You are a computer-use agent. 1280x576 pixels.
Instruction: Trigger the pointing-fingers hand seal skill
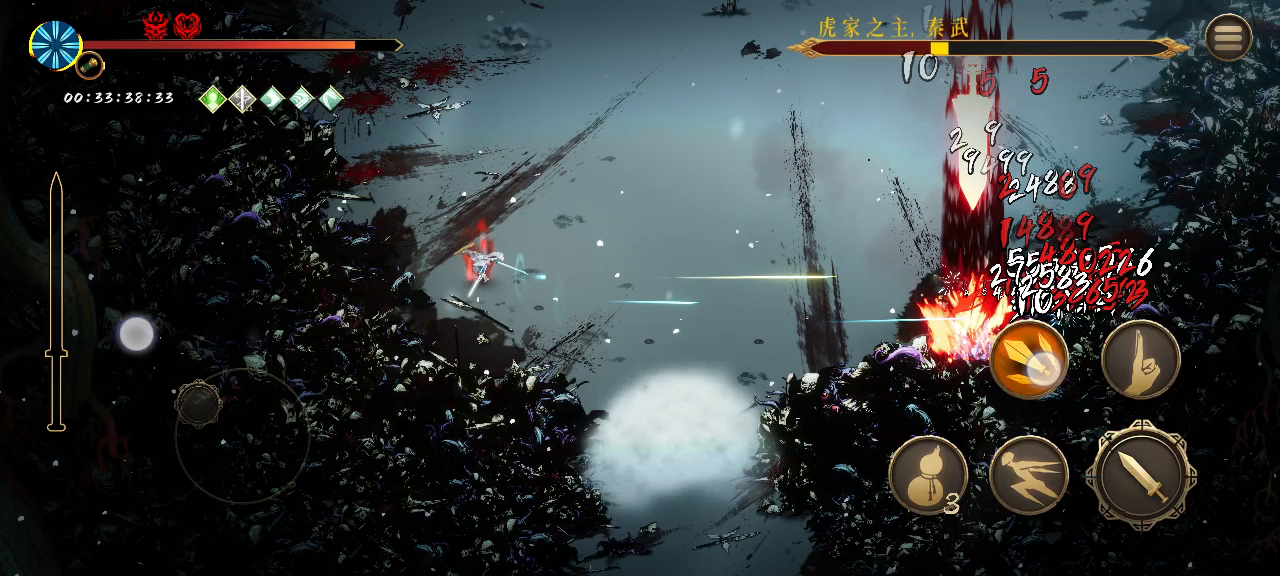[x=1141, y=359]
